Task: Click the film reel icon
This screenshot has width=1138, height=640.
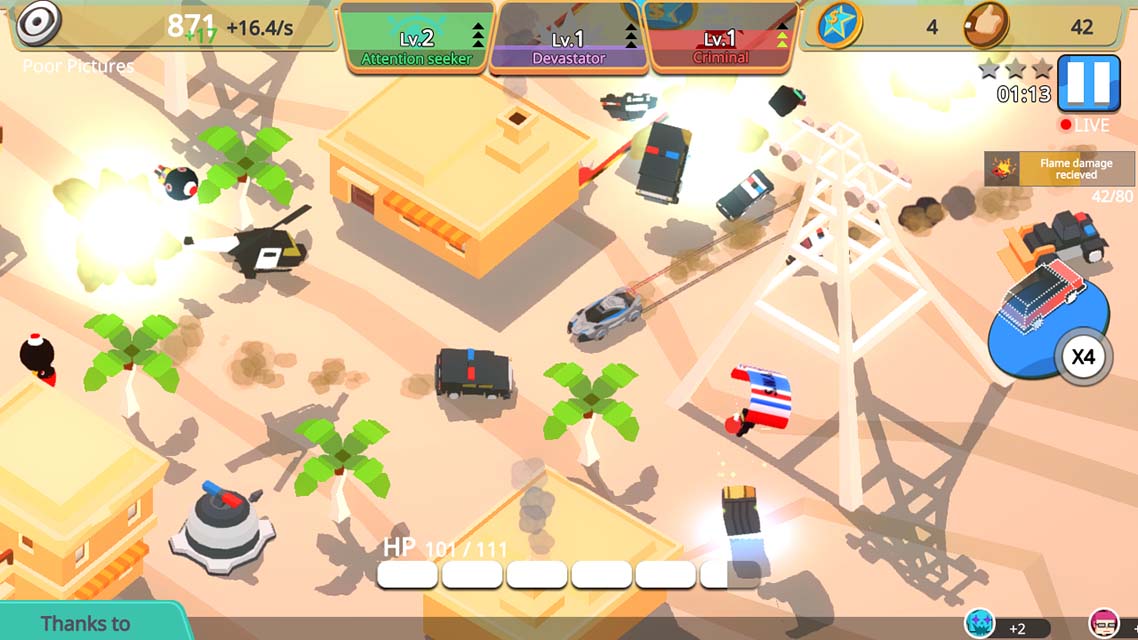Action: [38, 22]
